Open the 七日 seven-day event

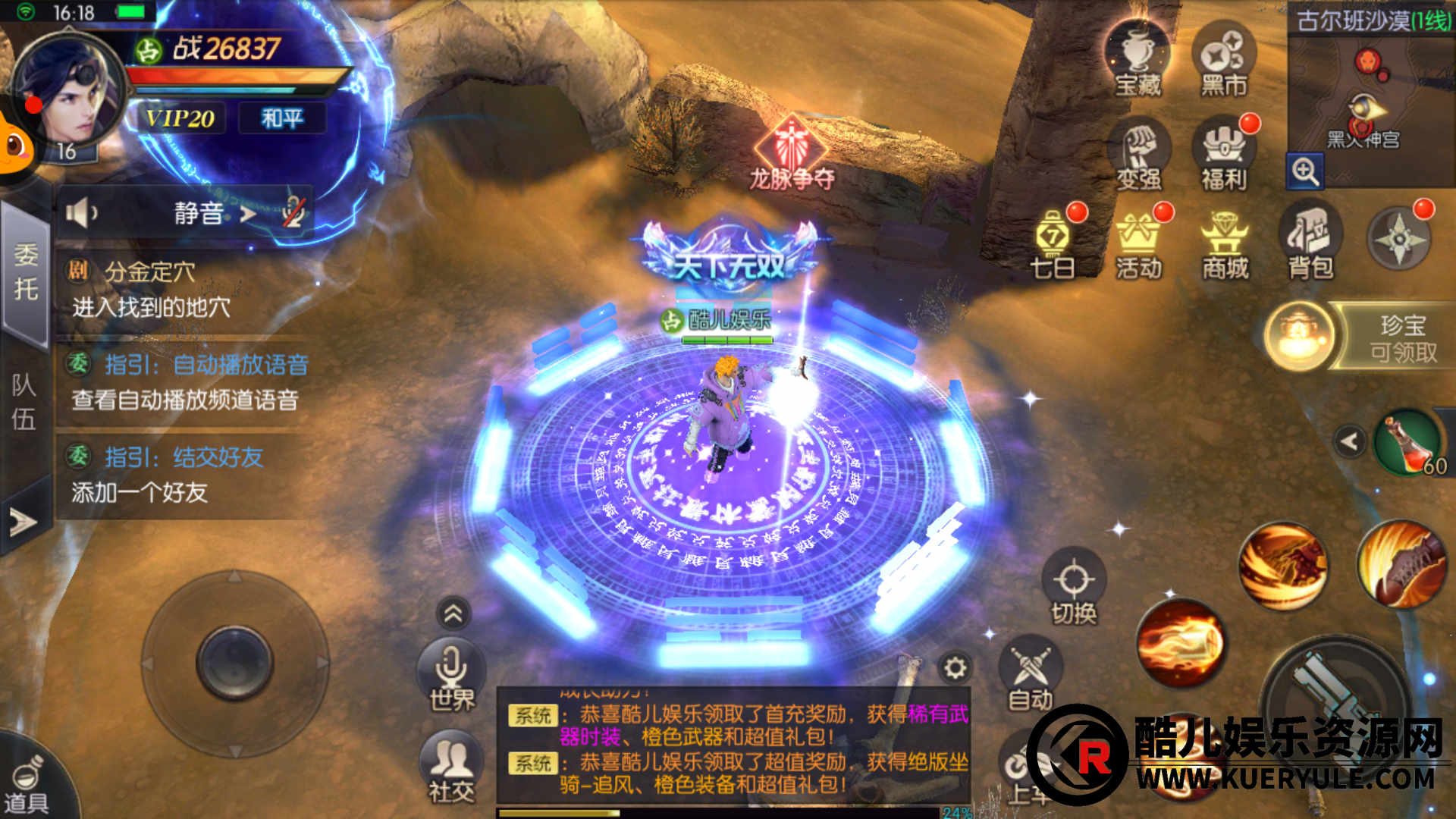click(x=1053, y=243)
